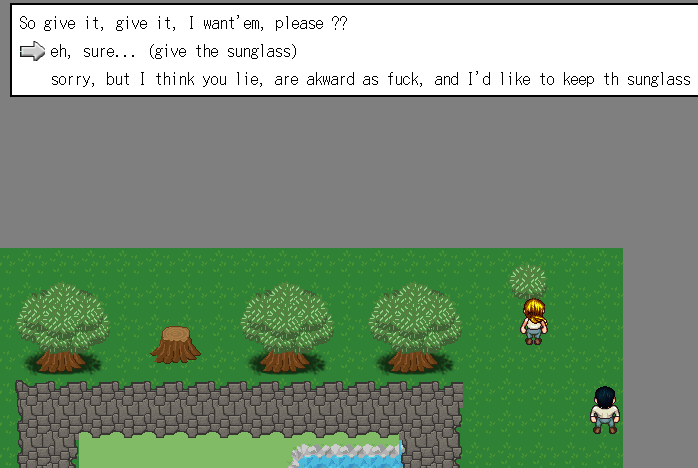
Task: Choose the "eh, sure... (give the sunglass)" reply
Action: [173, 51]
